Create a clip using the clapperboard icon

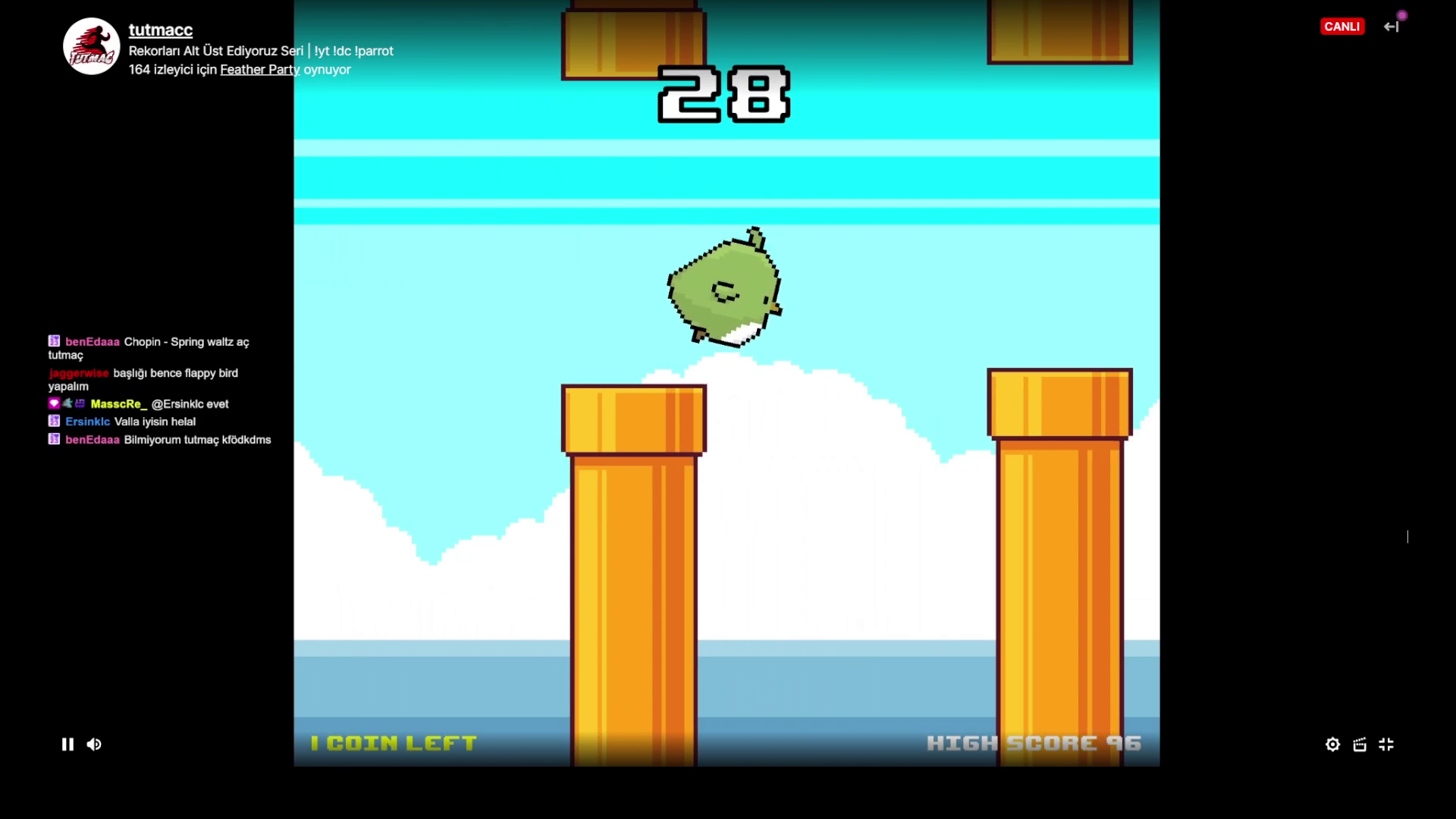1360,744
